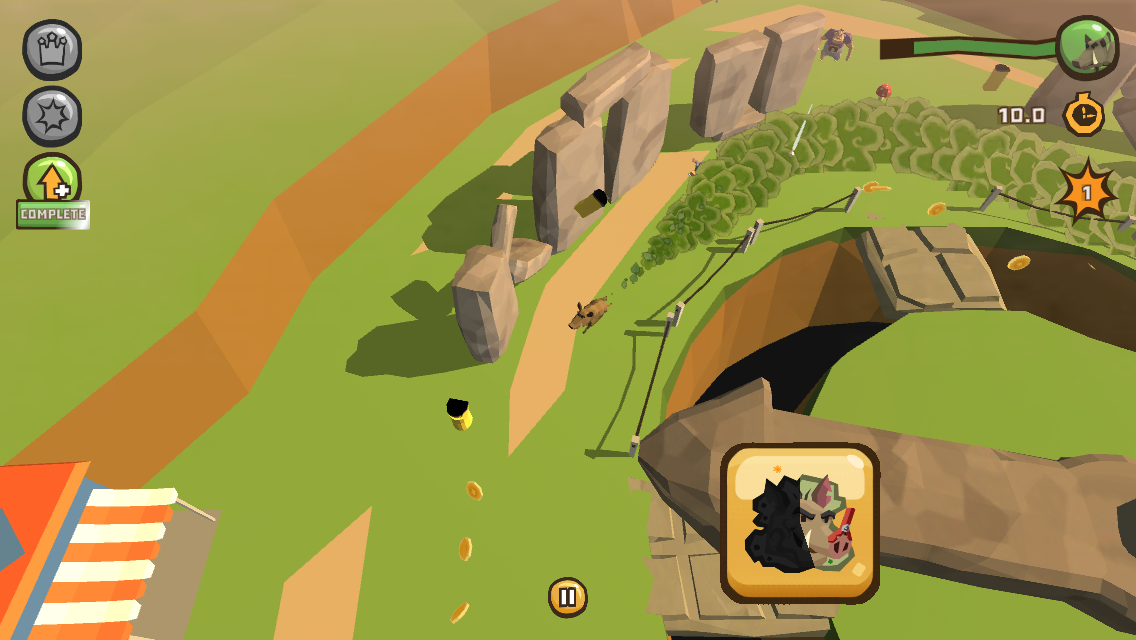Tap the green upgrade arrow marked COMPLETE
1136x640 pixels.
pos(52,182)
